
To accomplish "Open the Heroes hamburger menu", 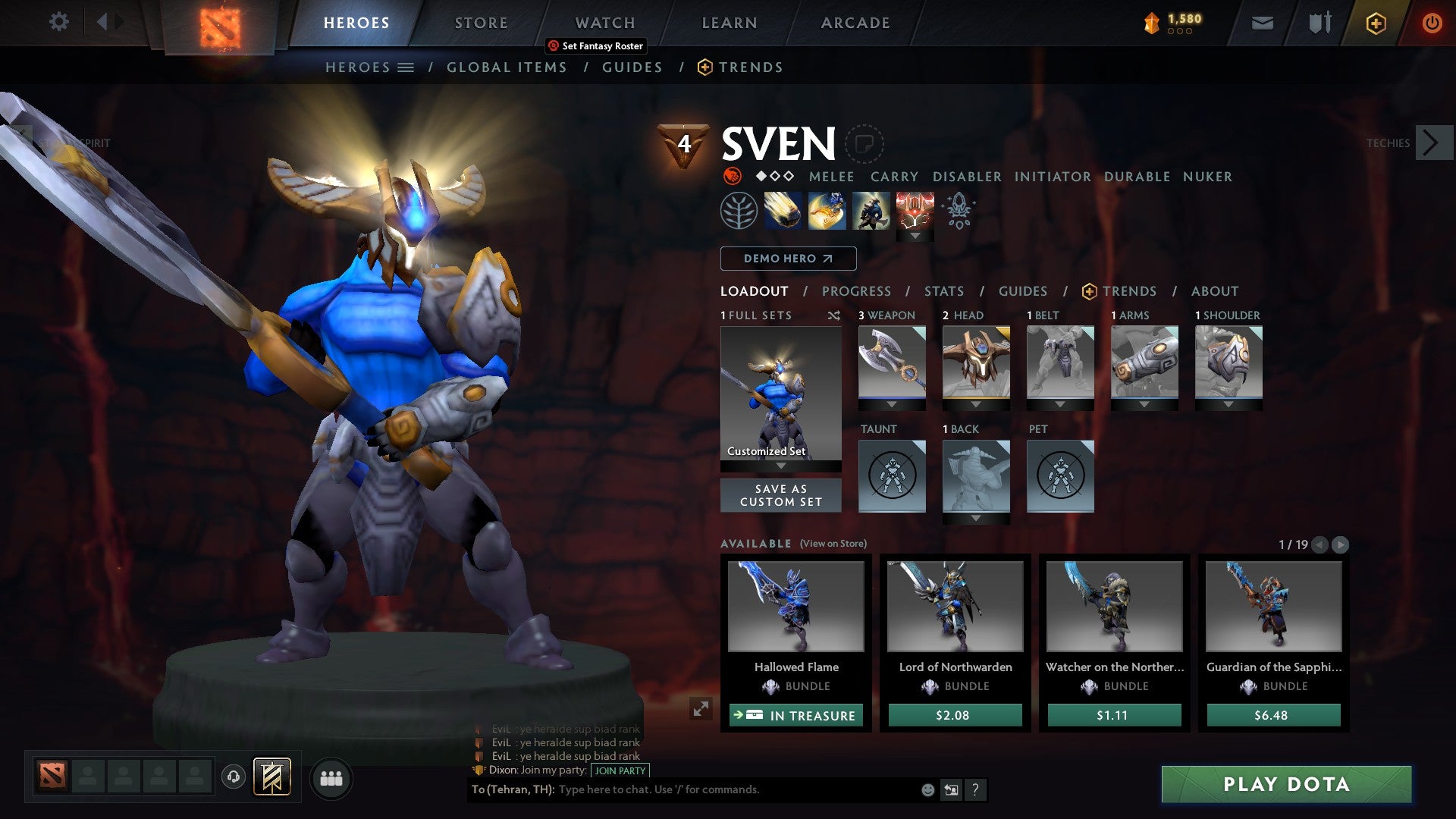I will [x=407, y=67].
